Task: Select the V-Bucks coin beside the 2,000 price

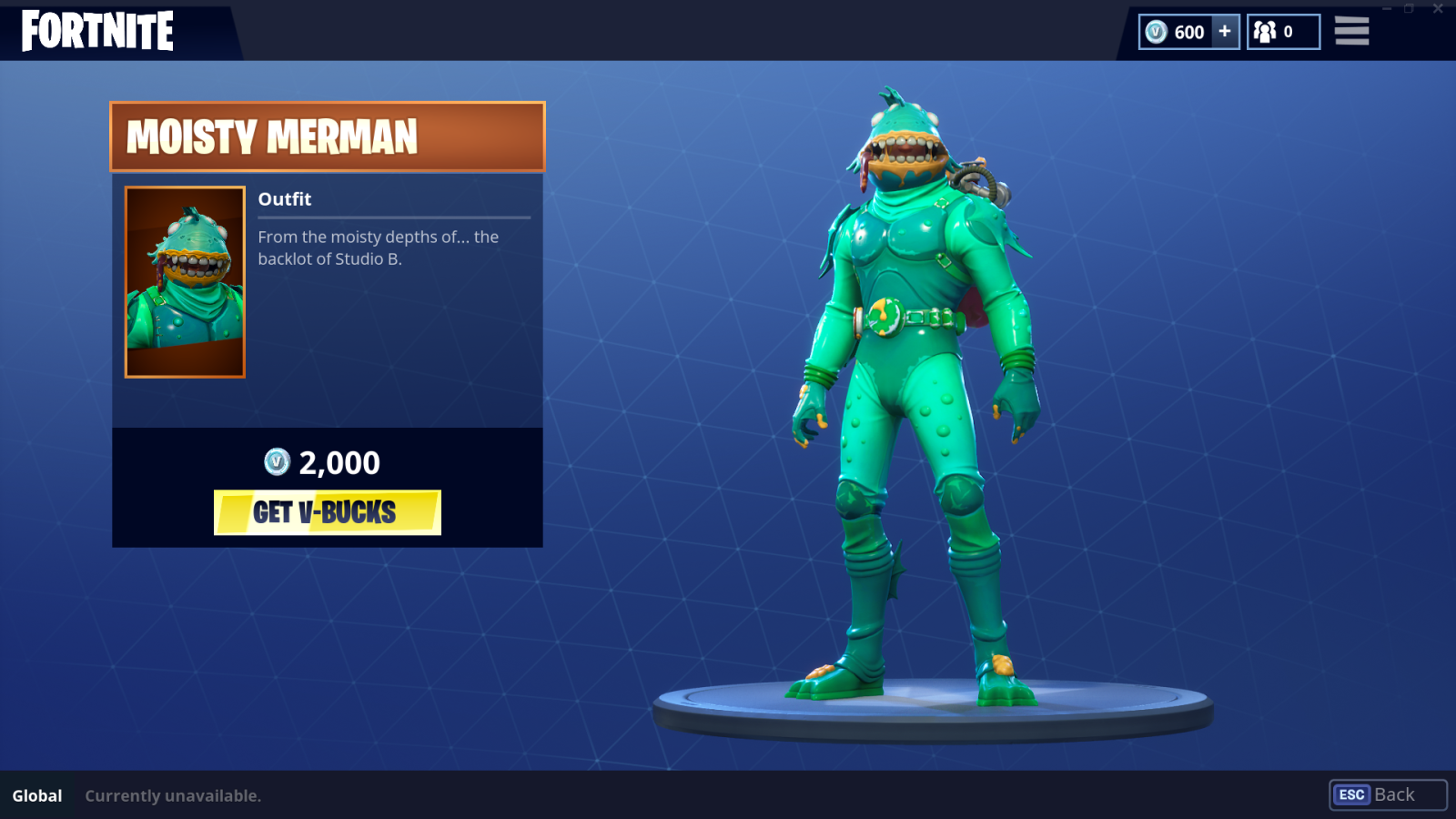Action: (x=276, y=462)
